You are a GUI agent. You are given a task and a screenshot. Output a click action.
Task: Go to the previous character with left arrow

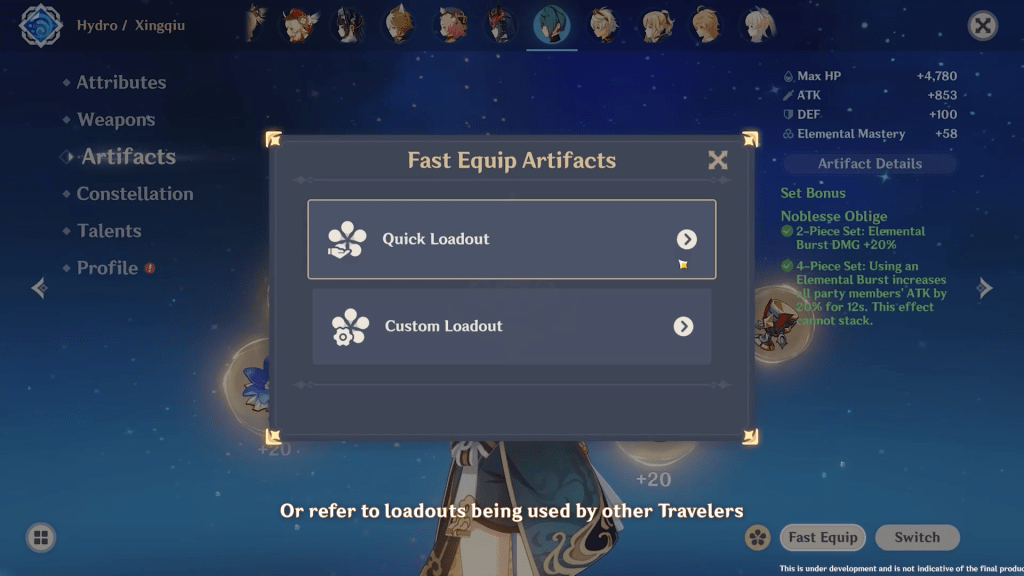click(x=39, y=288)
